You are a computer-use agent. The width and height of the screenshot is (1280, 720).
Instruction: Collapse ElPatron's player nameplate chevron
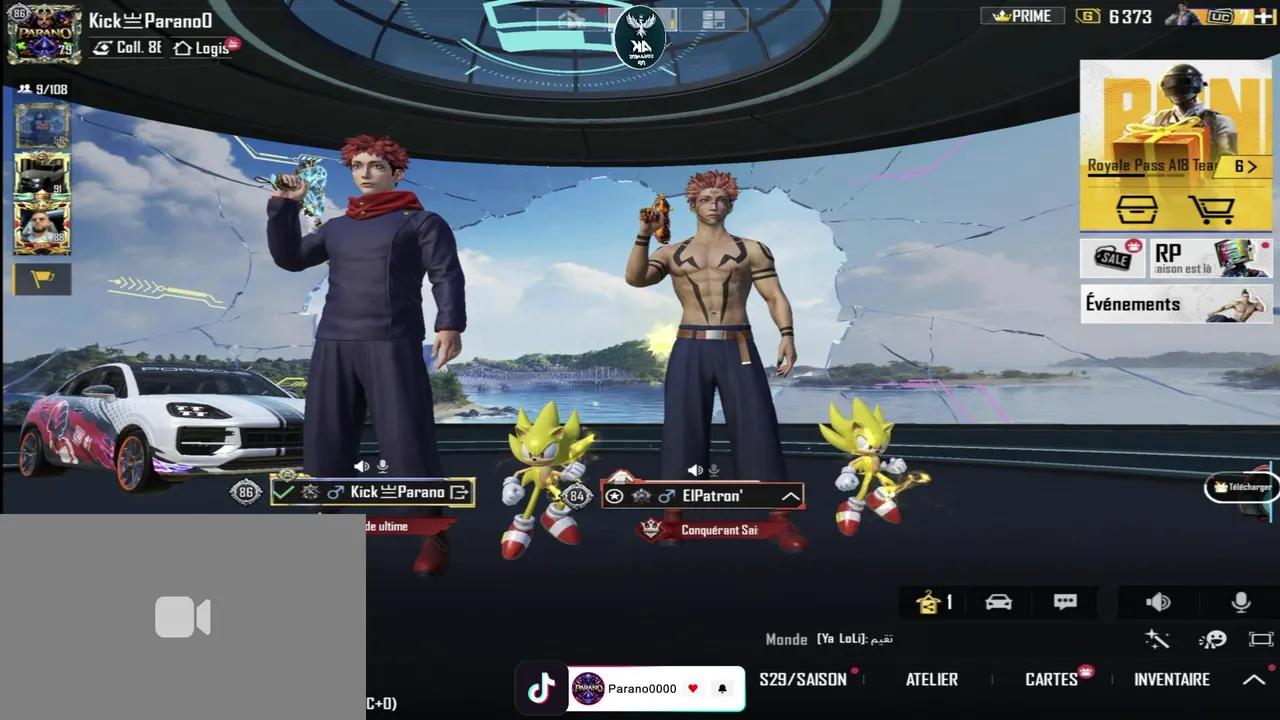click(790, 495)
